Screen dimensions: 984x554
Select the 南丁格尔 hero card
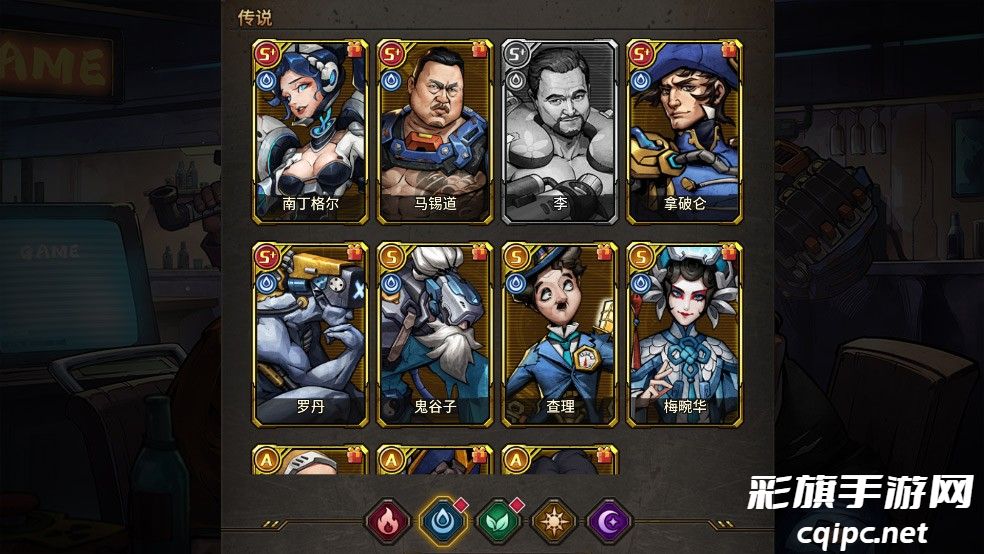tap(311, 132)
